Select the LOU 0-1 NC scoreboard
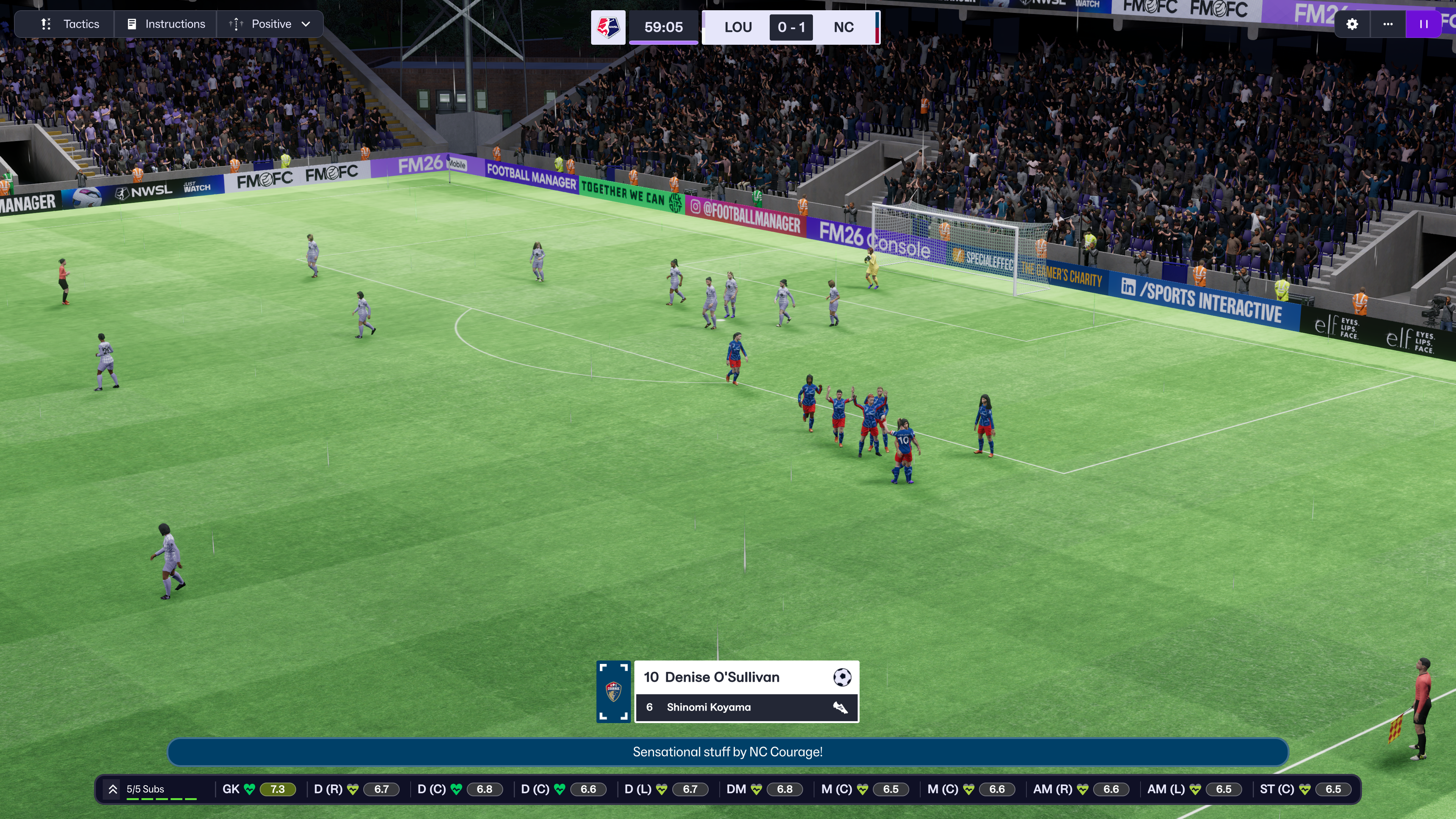 [x=790, y=27]
